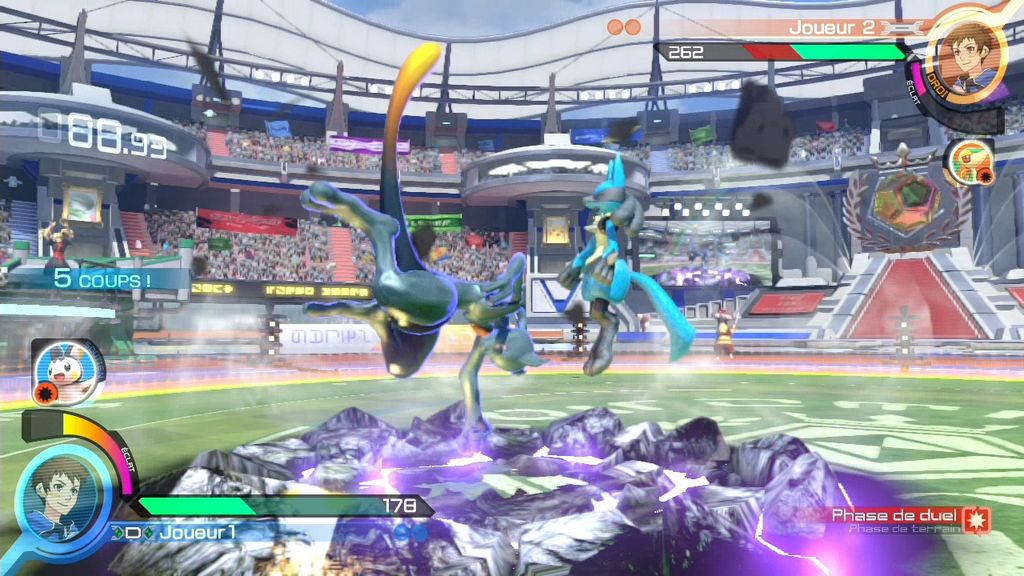
Task: Select Joueur 2's orange support Pokémon icon
Action: (x=967, y=161)
